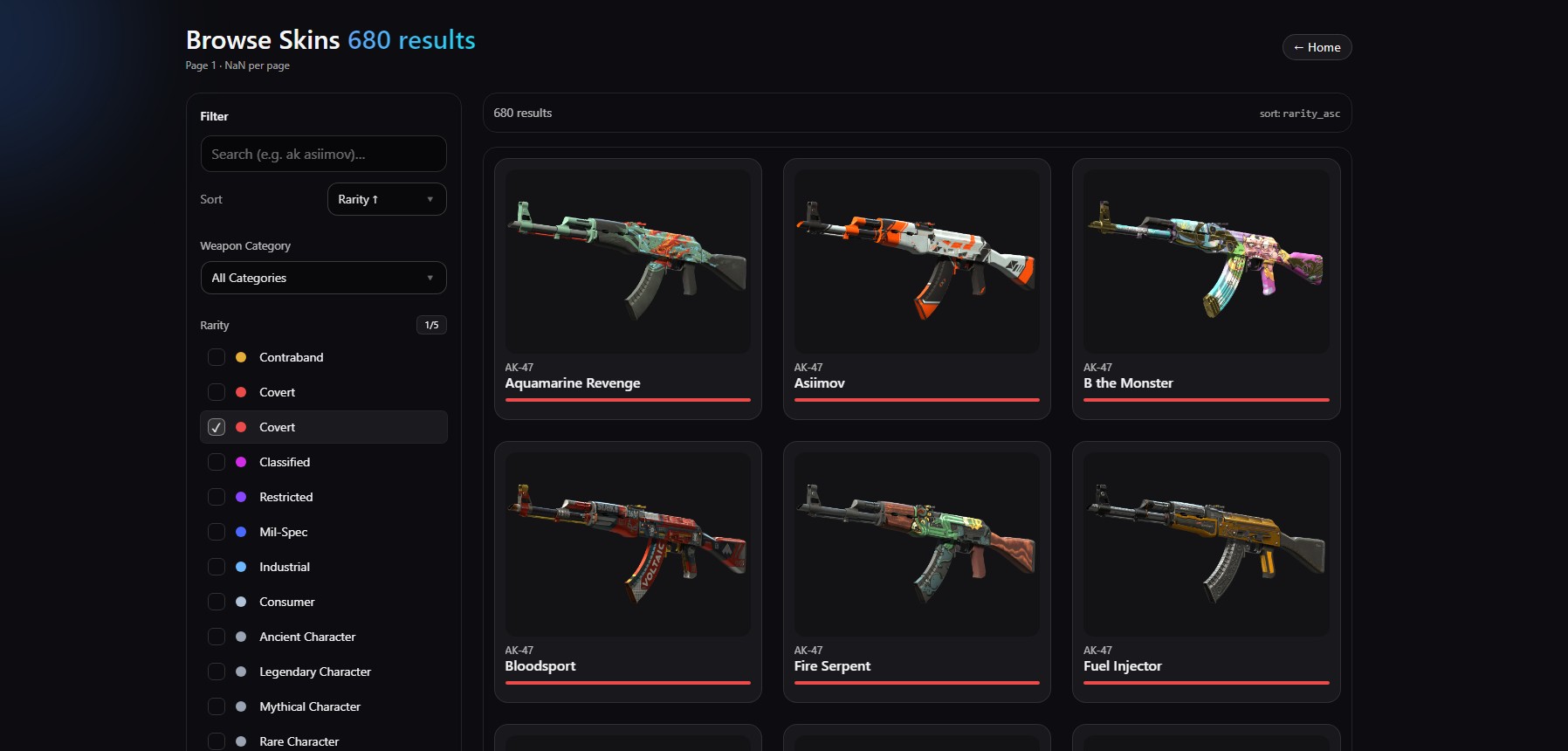Click the Covert red rarity indicator
1568x751 pixels.
[240, 392]
